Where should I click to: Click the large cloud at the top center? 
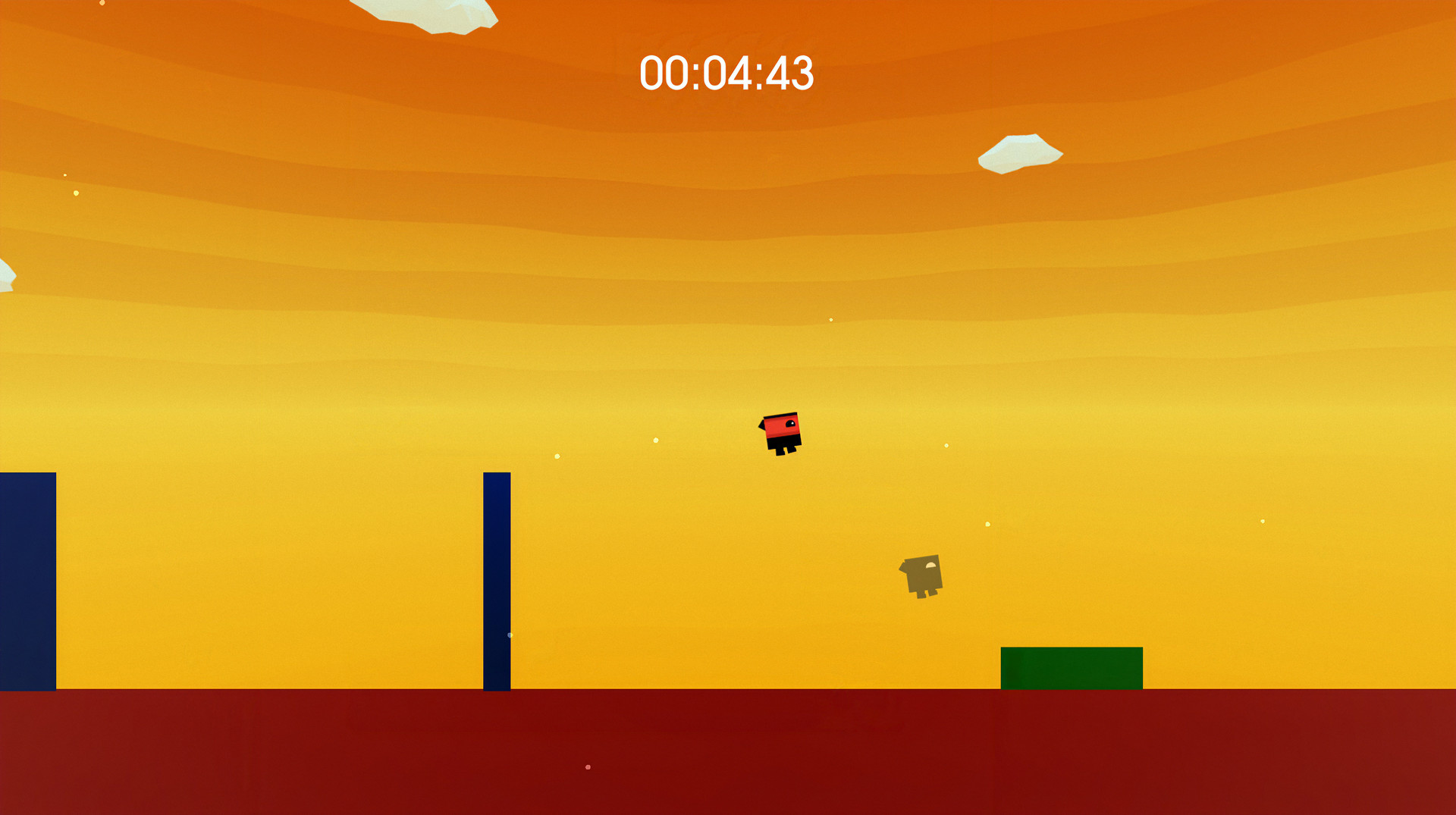(425, 14)
